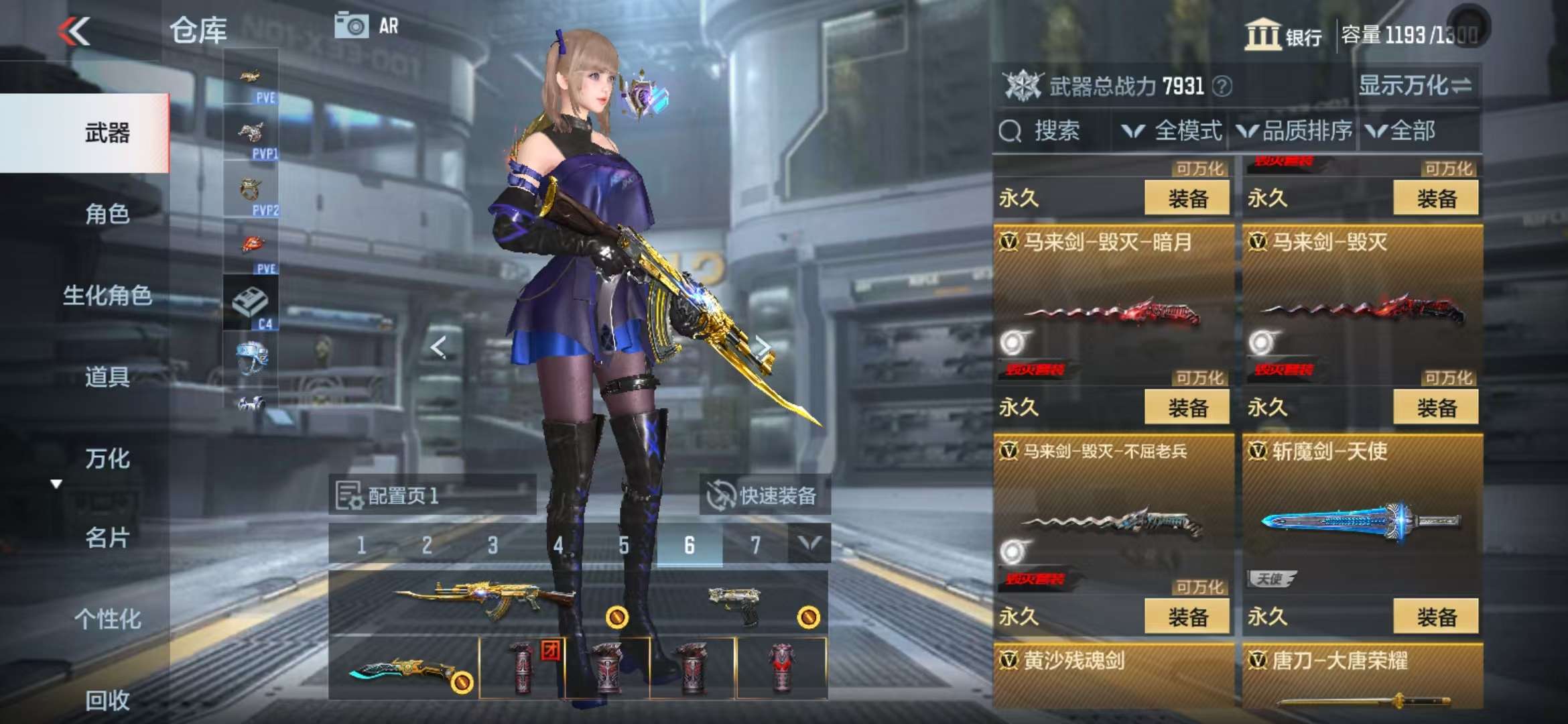Open the AR camera mode
The image size is (1568, 724).
coord(367,27)
